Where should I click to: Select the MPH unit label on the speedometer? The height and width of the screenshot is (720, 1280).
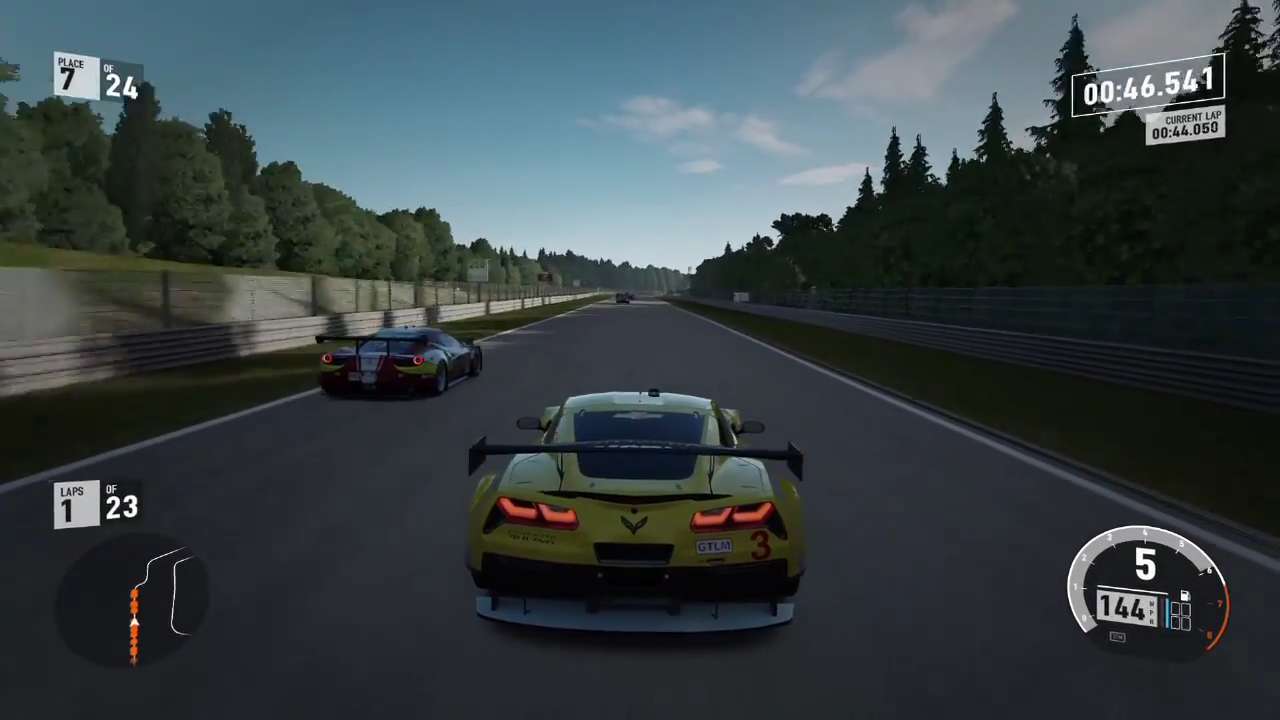tap(1151, 610)
